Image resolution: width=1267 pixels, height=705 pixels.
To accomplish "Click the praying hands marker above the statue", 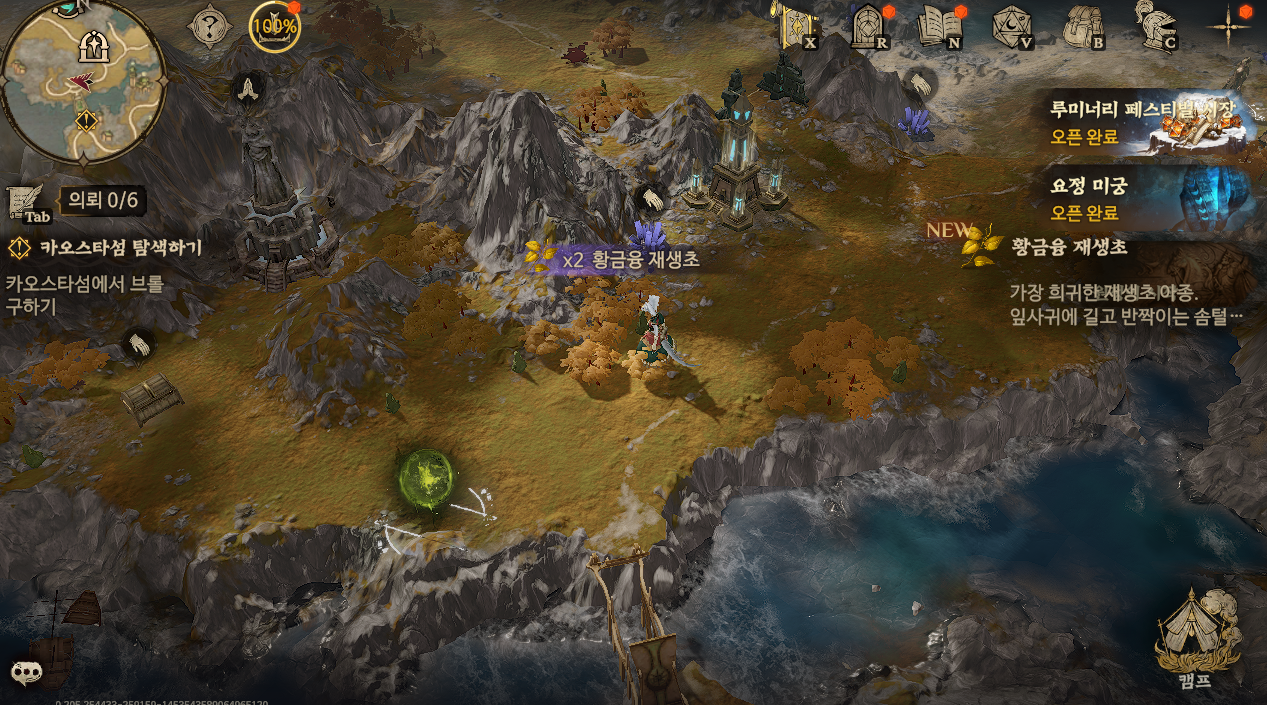I will pos(247,87).
